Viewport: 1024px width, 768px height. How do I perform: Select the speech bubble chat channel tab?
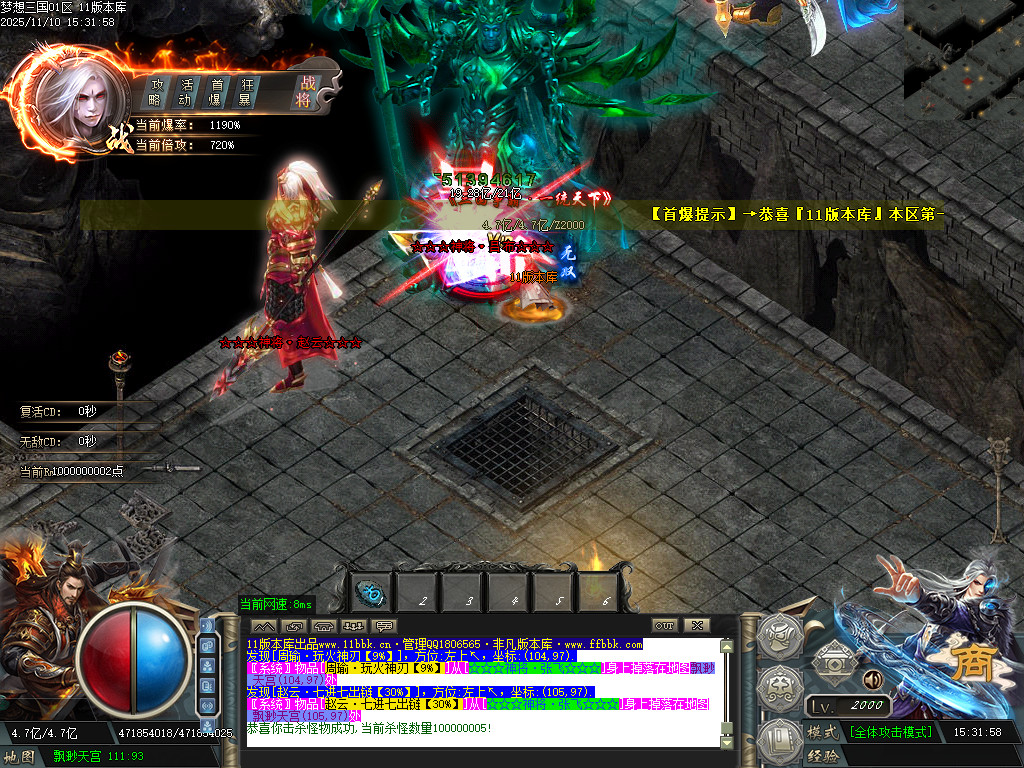tap(384, 625)
